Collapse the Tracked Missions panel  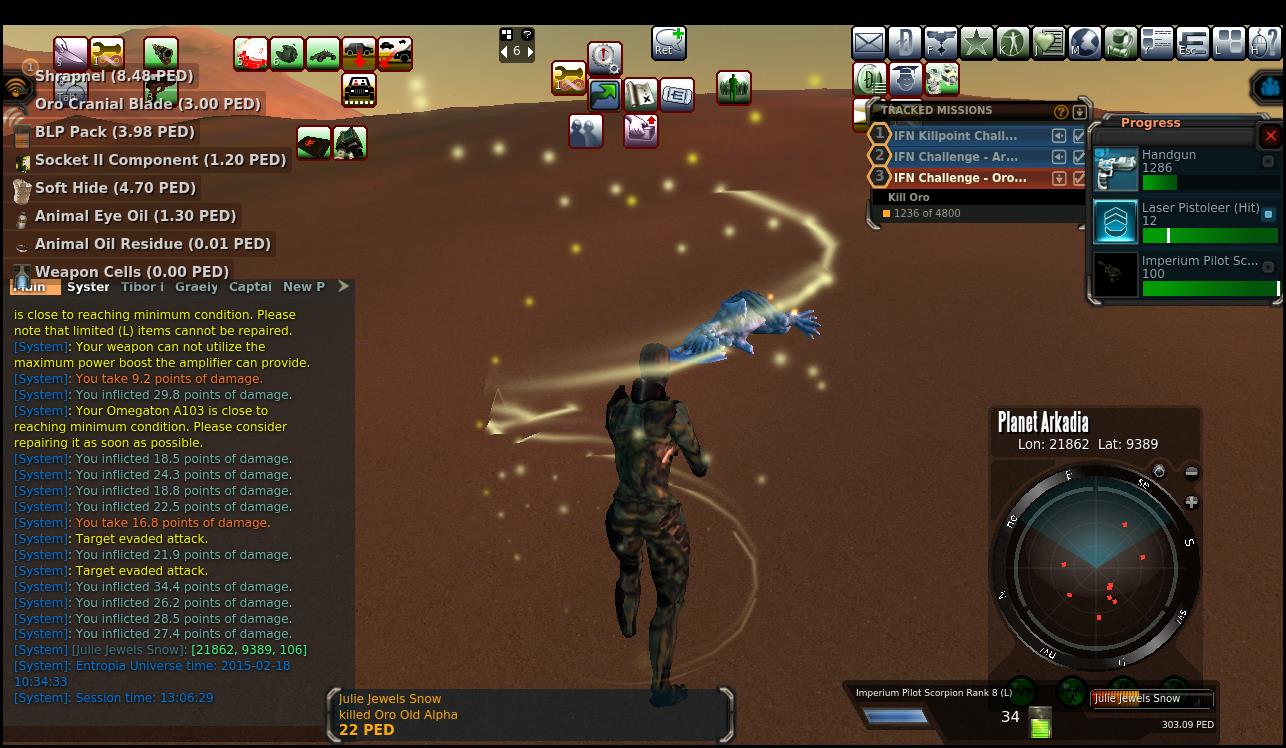tap(1079, 112)
